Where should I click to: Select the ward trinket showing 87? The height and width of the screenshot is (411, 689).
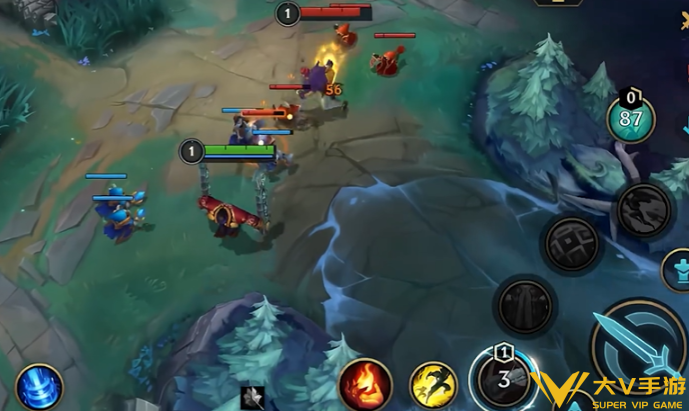[x=631, y=119]
